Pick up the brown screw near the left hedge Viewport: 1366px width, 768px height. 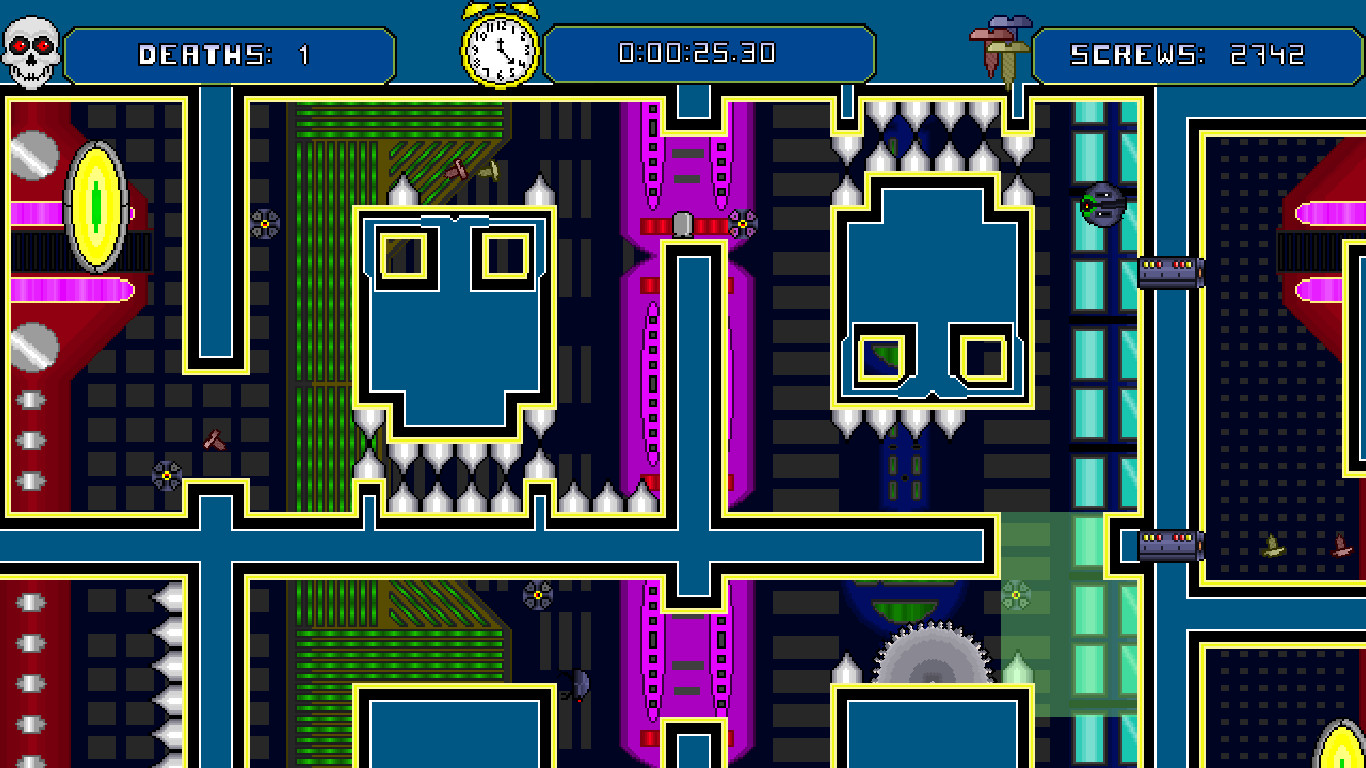click(215, 440)
